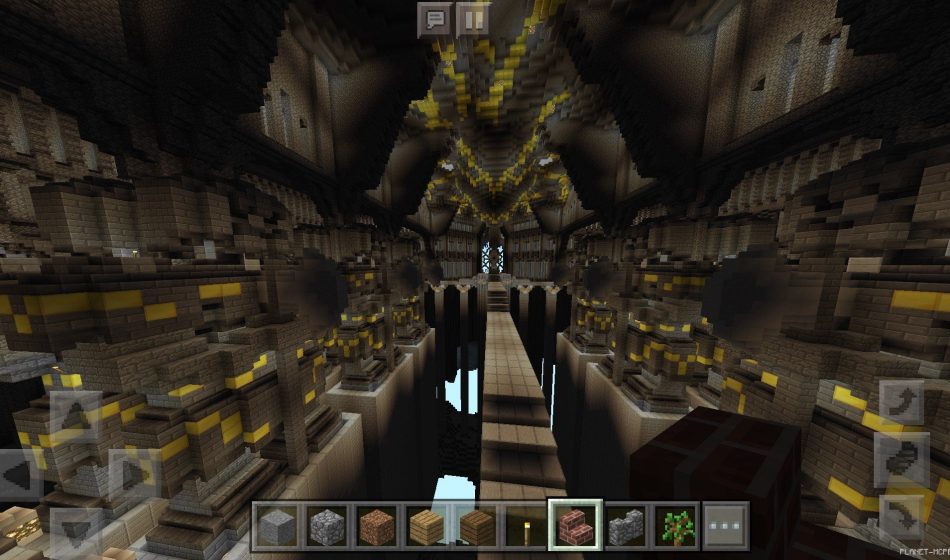Choose the tree sapling hotbar slot
The height and width of the screenshot is (560, 950).
675,525
